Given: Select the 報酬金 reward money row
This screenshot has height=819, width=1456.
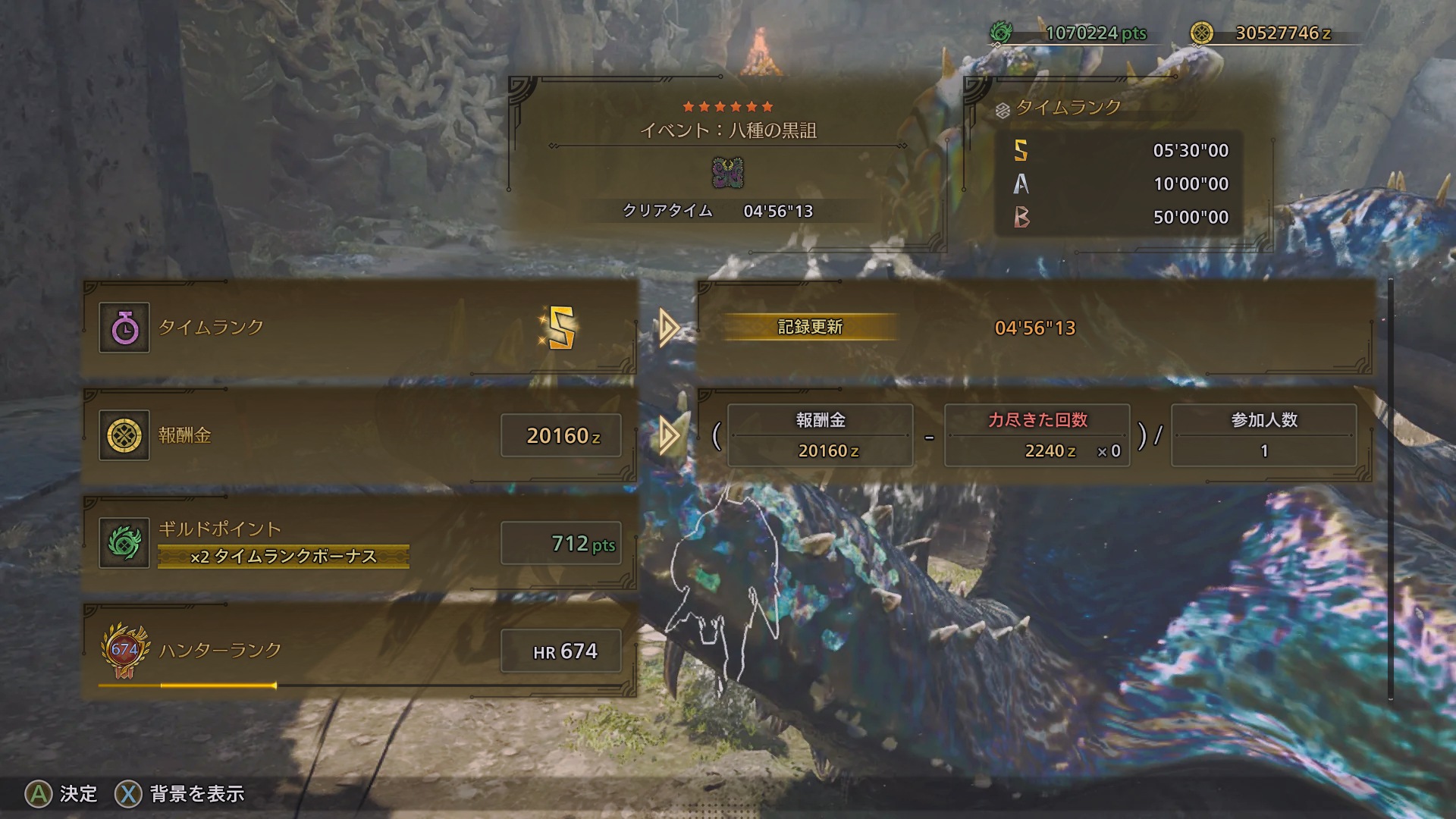Looking at the screenshot, I should [359, 436].
